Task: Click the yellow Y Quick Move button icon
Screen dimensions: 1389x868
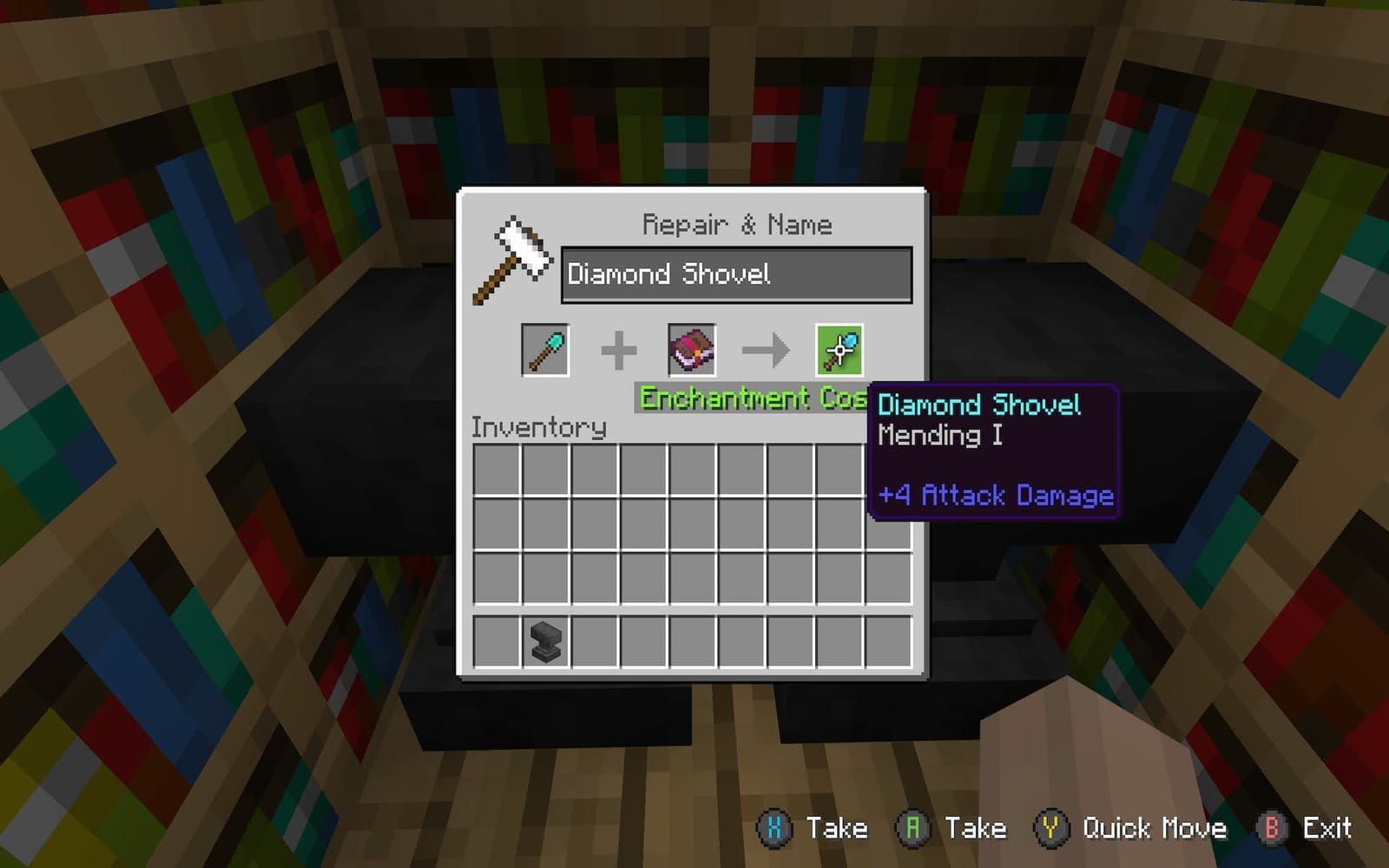Action: (x=1049, y=828)
